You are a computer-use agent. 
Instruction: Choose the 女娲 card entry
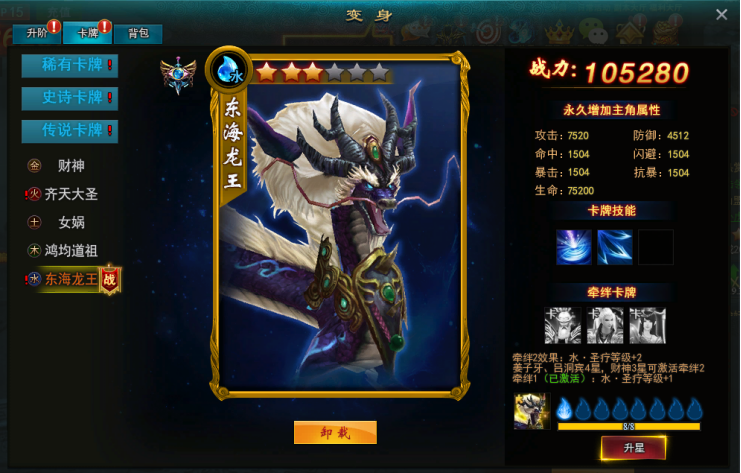point(72,222)
